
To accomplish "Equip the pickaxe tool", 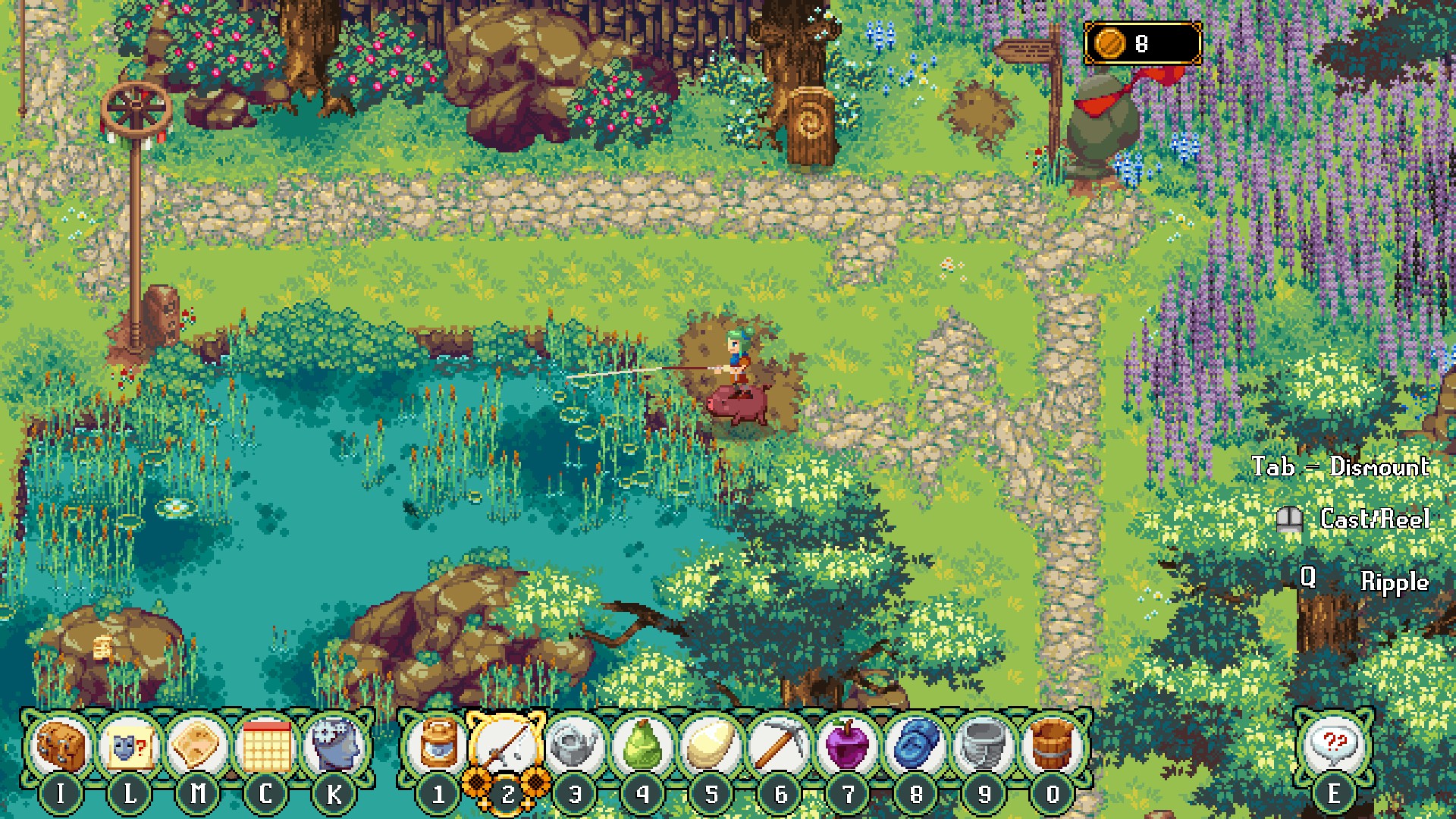I will point(780,747).
